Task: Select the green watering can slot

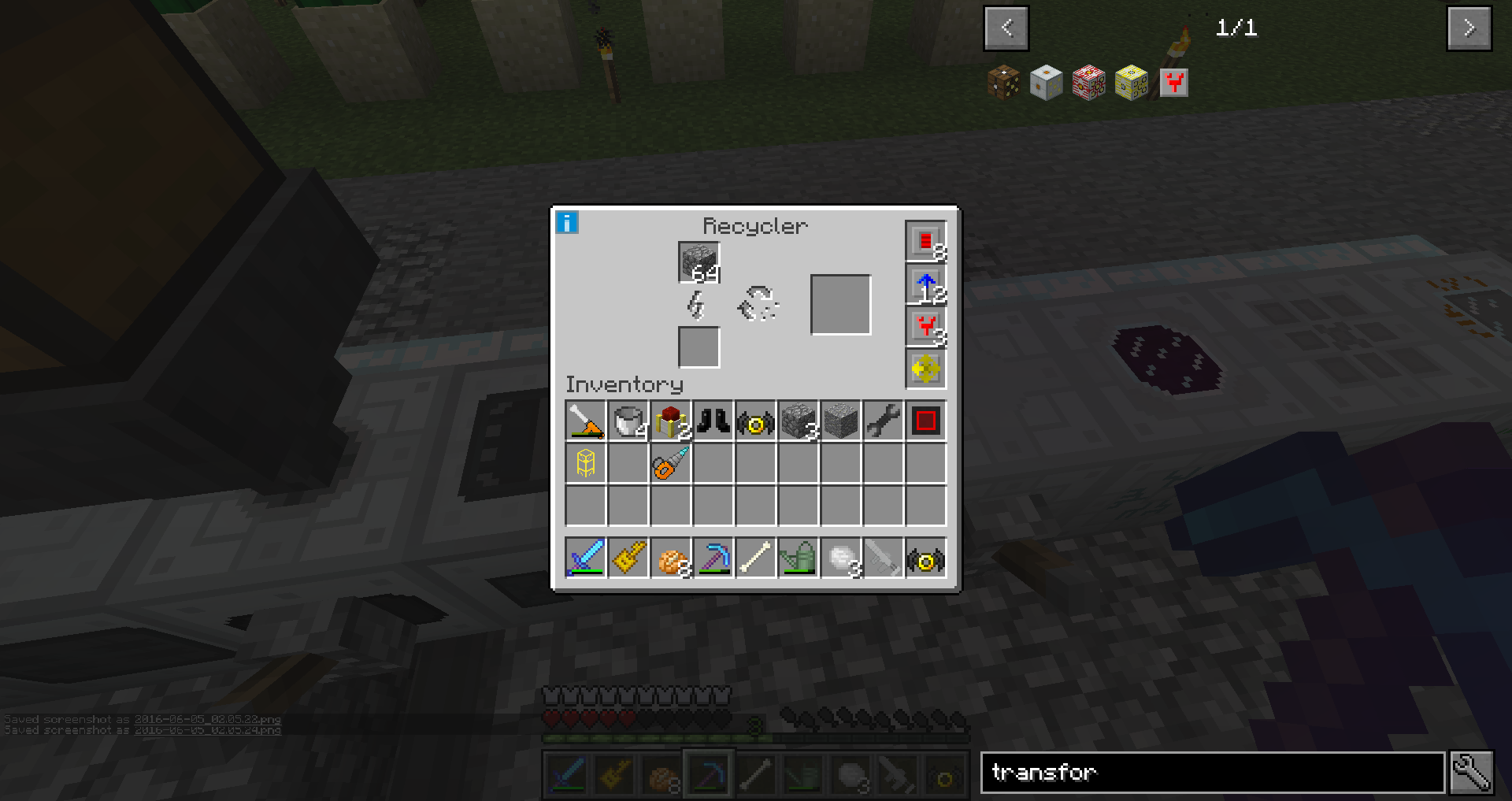Action: (798, 558)
